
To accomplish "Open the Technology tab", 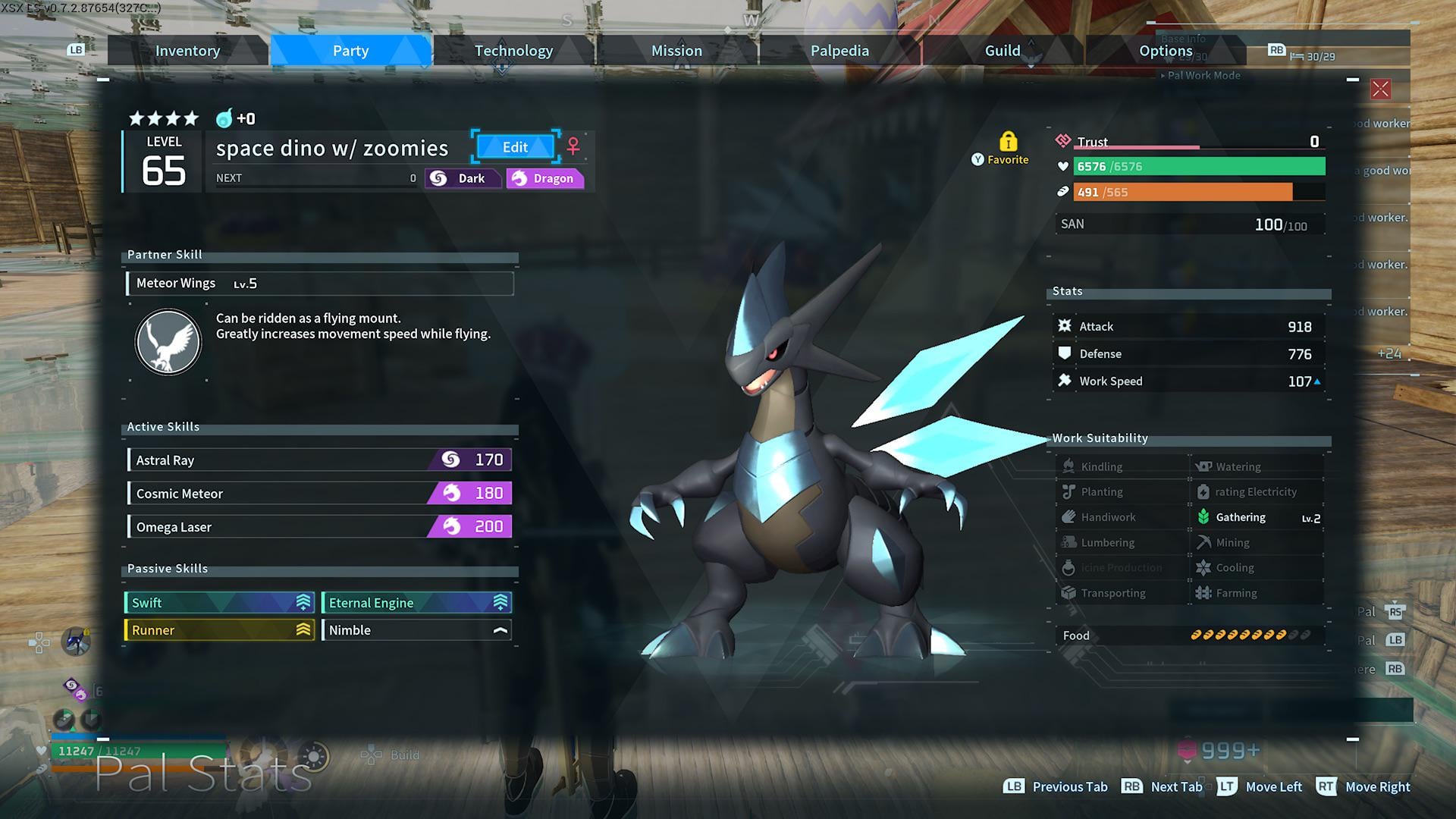I will pos(513,51).
